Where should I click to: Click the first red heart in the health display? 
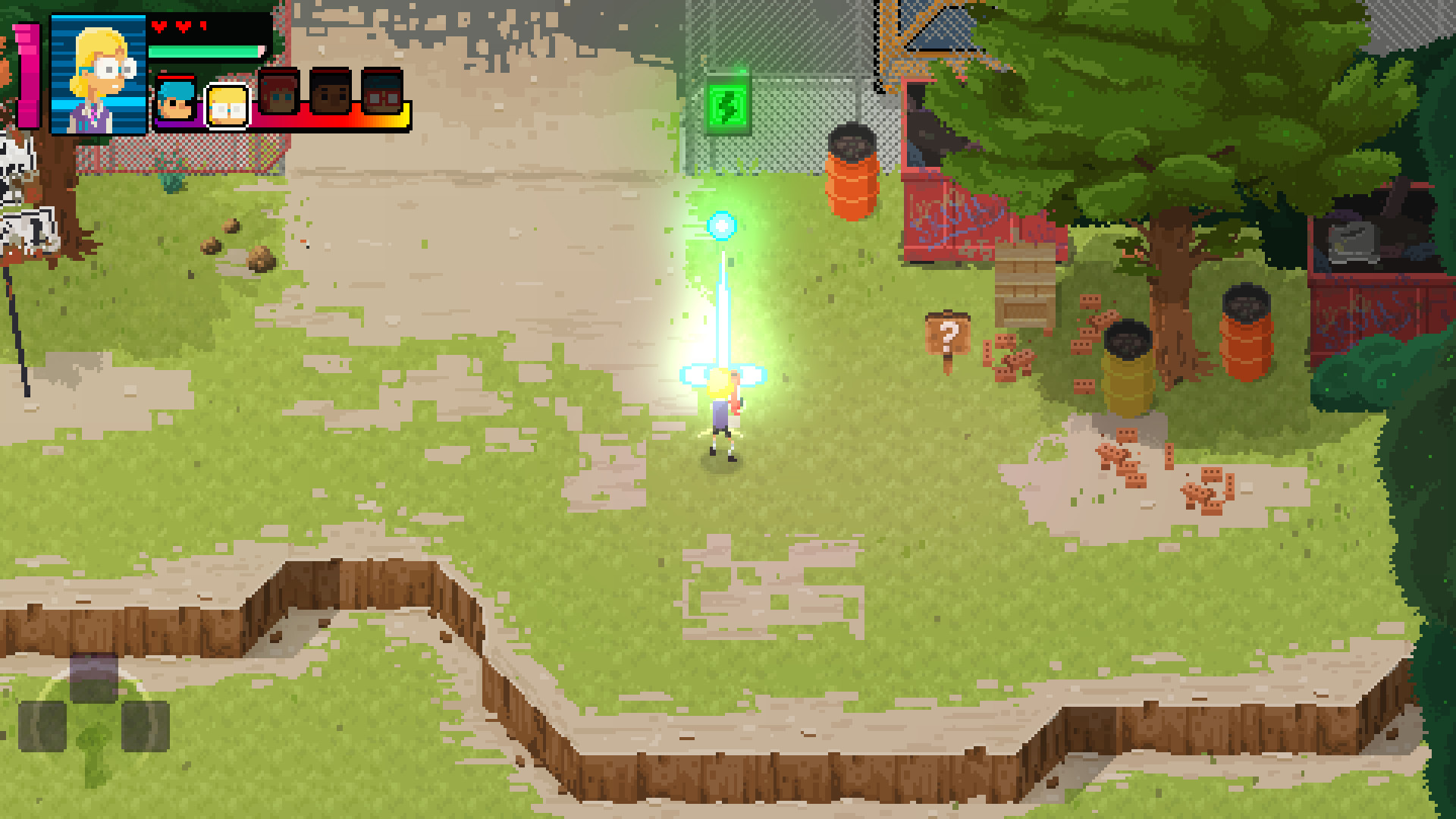pyautogui.click(x=160, y=25)
